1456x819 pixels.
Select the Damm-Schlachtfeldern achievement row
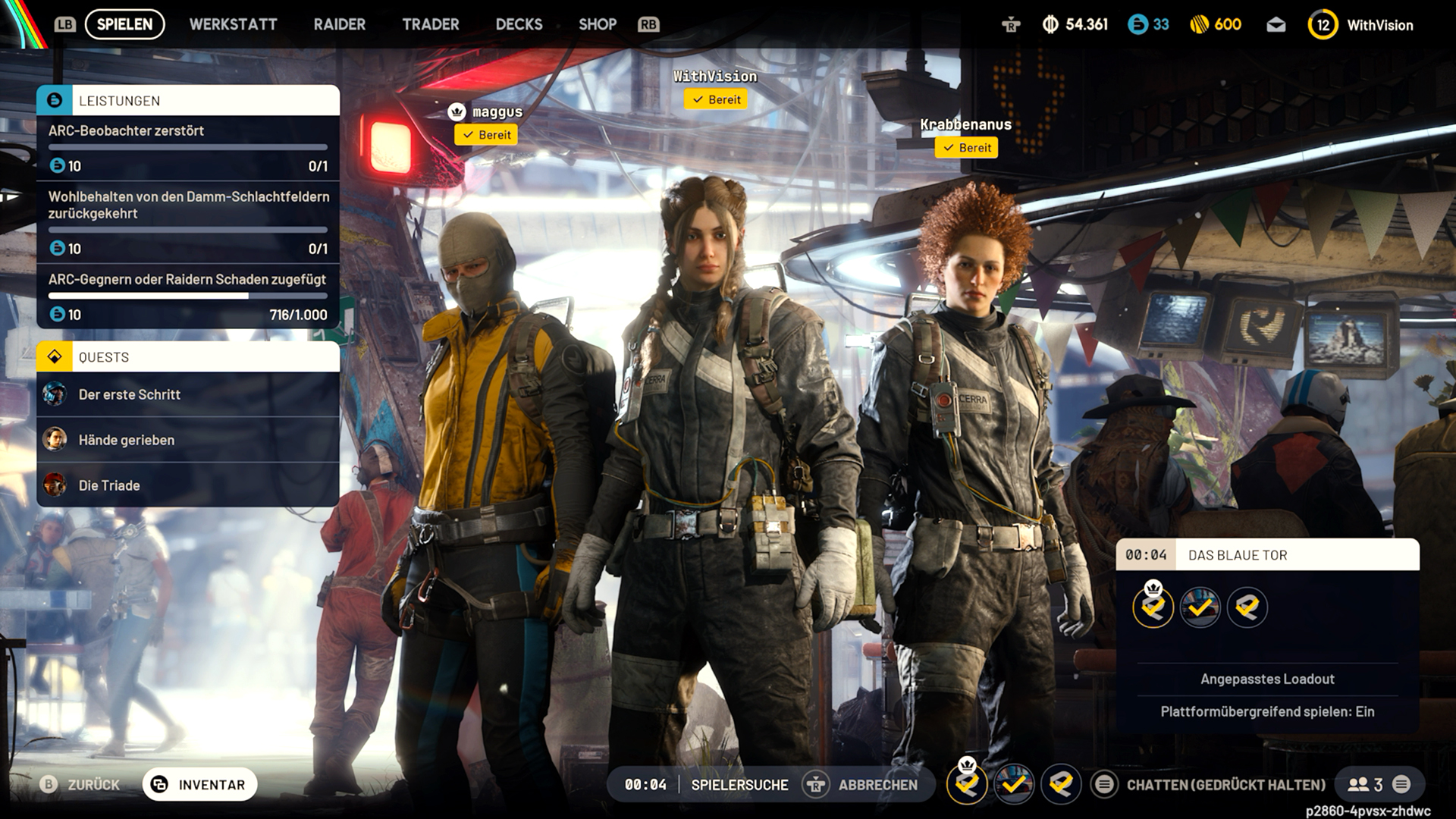pos(187,221)
